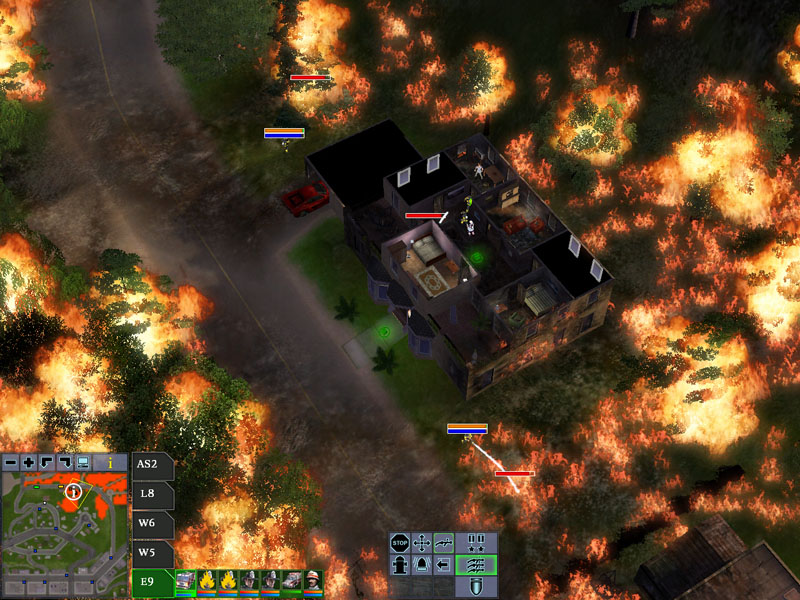Viewport: 800px width, 600px height.
Task: Select the fire hydrant command
Action: tap(399, 565)
